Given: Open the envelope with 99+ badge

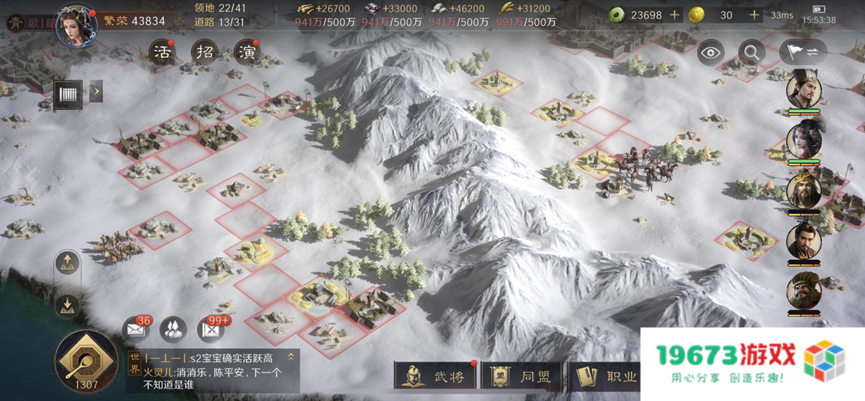Looking at the screenshot, I should click(x=211, y=329).
